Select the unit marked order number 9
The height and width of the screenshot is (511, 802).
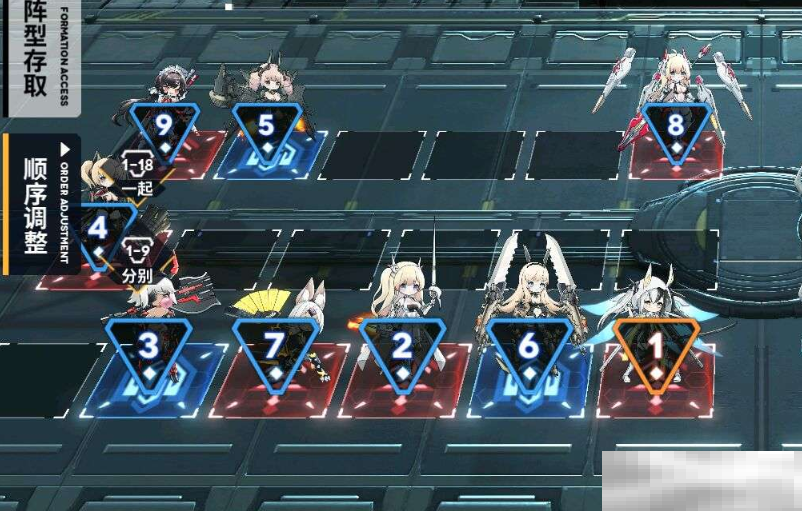click(164, 128)
